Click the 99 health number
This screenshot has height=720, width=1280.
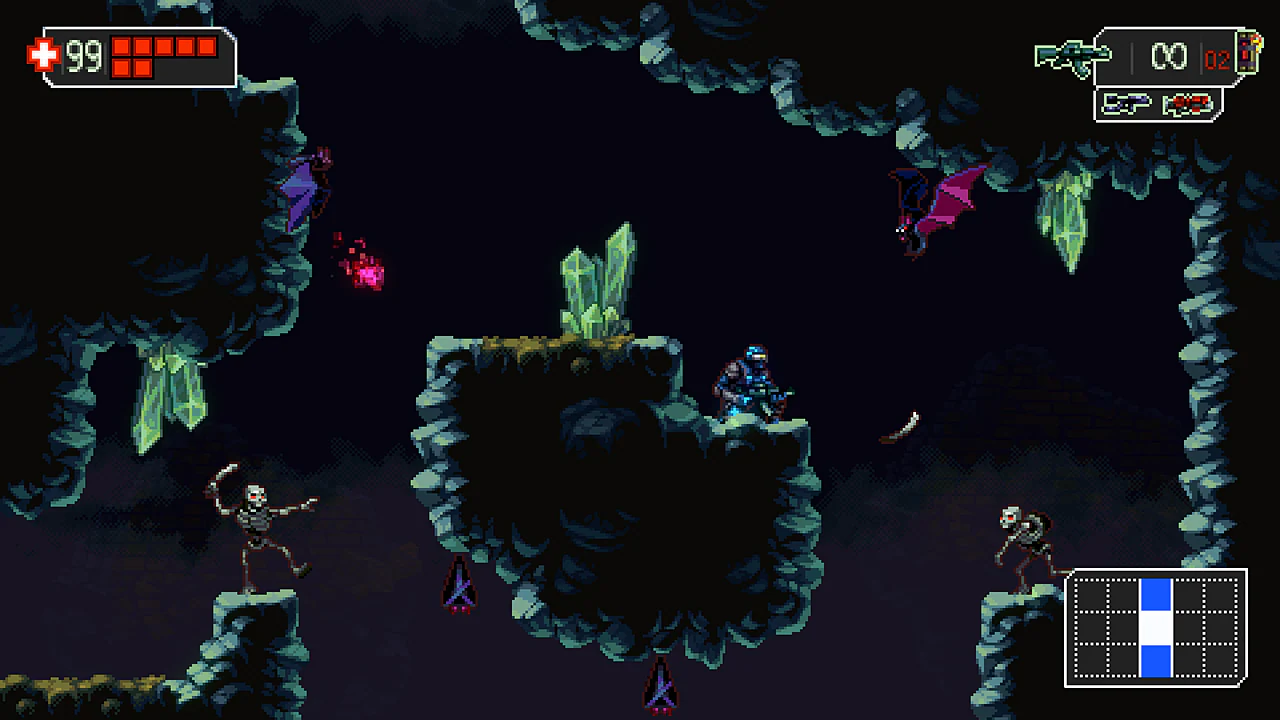click(83, 55)
